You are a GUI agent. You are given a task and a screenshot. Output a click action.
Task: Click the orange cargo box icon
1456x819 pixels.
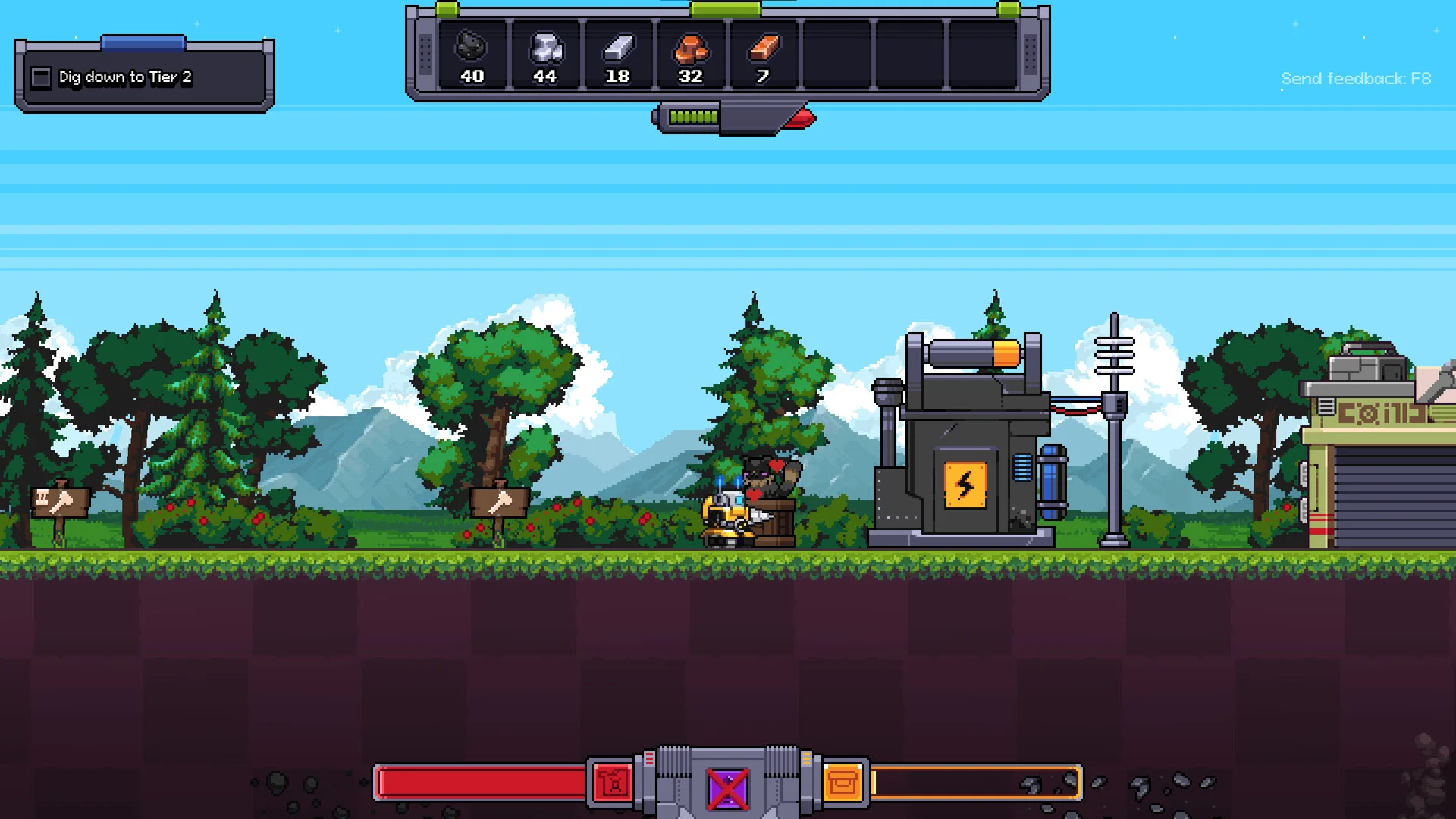pos(843,783)
